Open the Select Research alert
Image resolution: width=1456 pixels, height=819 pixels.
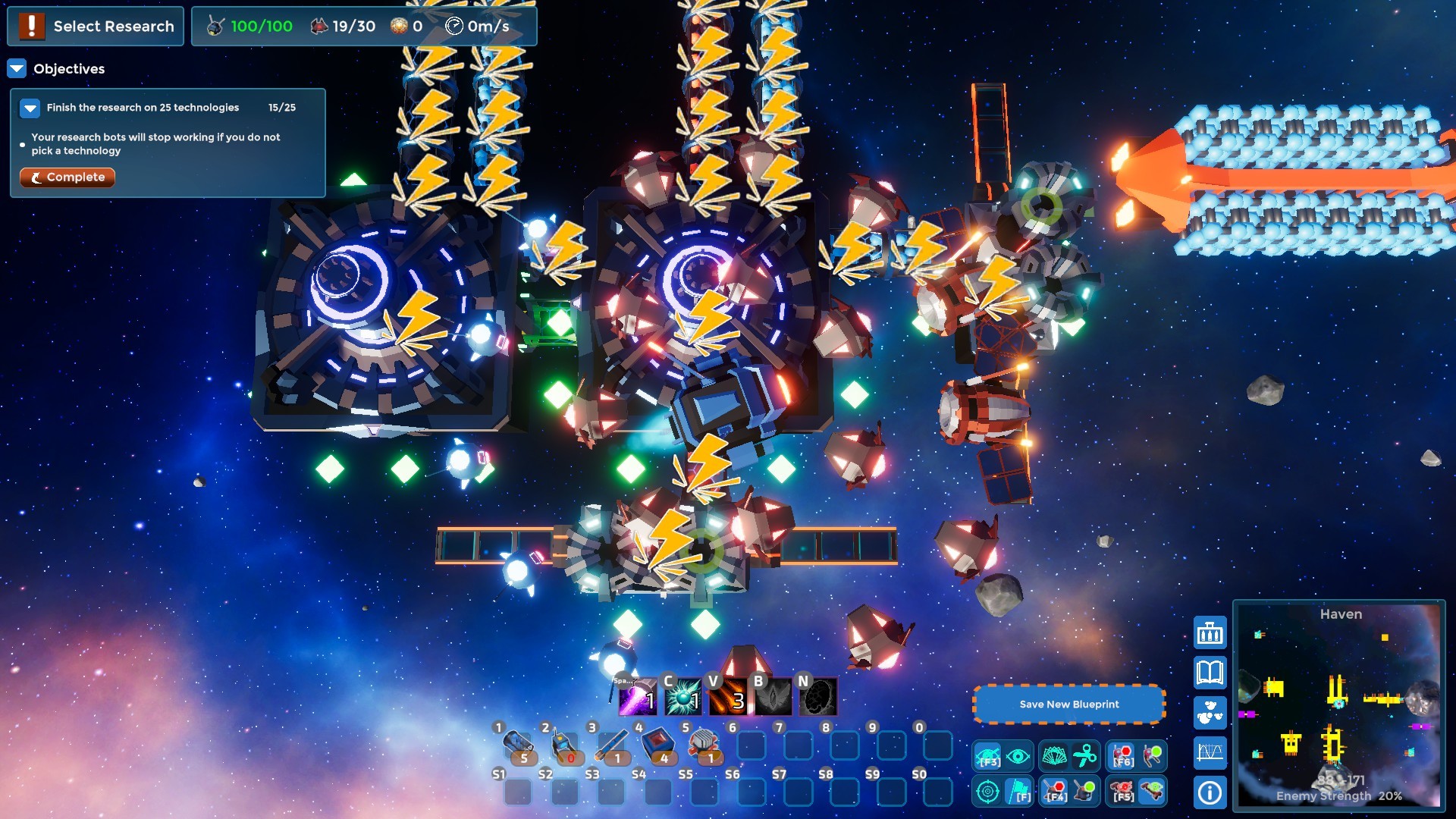click(x=96, y=27)
